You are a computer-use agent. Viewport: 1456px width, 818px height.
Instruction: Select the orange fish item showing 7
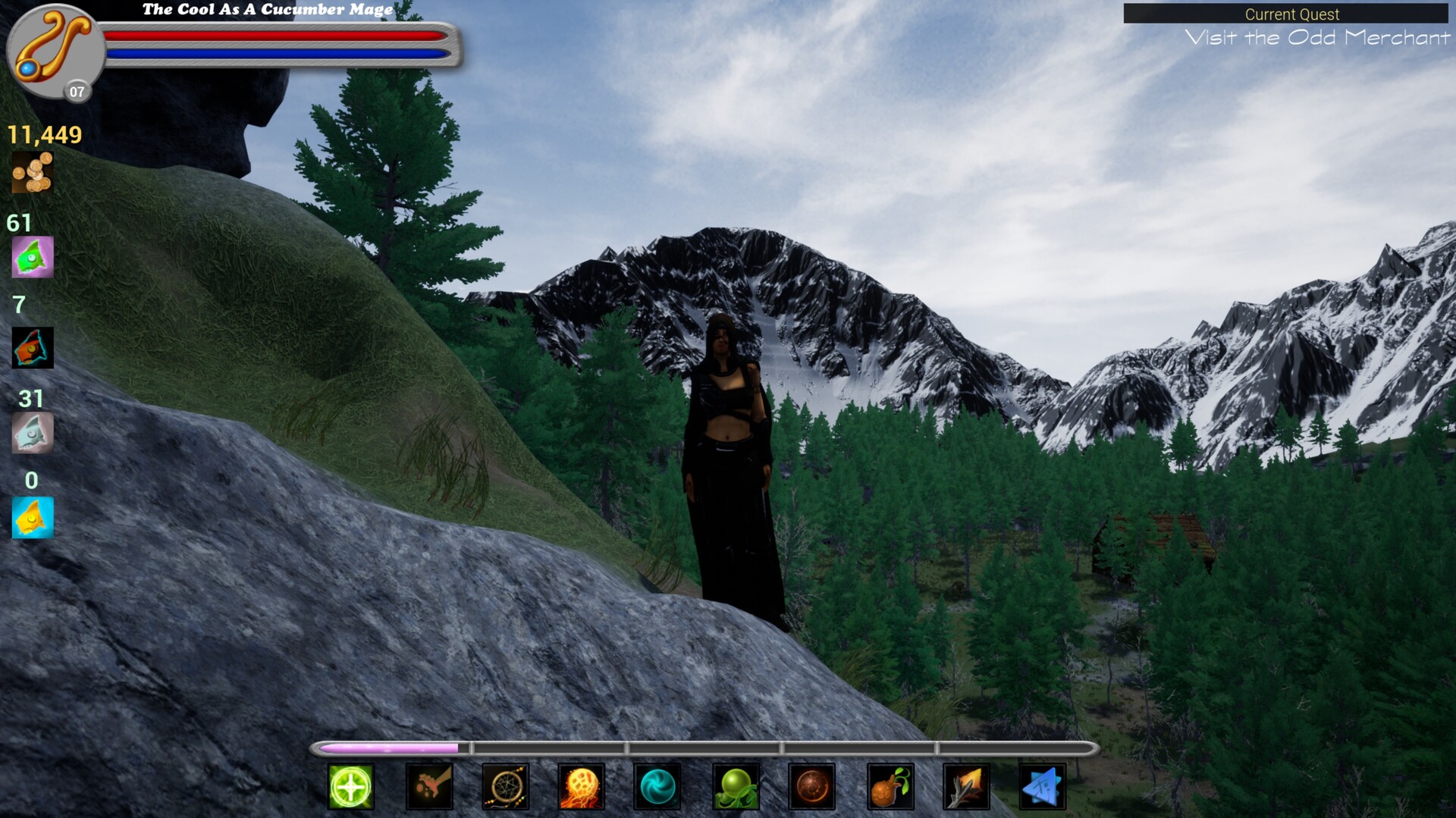pyautogui.click(x=32, y=346)
